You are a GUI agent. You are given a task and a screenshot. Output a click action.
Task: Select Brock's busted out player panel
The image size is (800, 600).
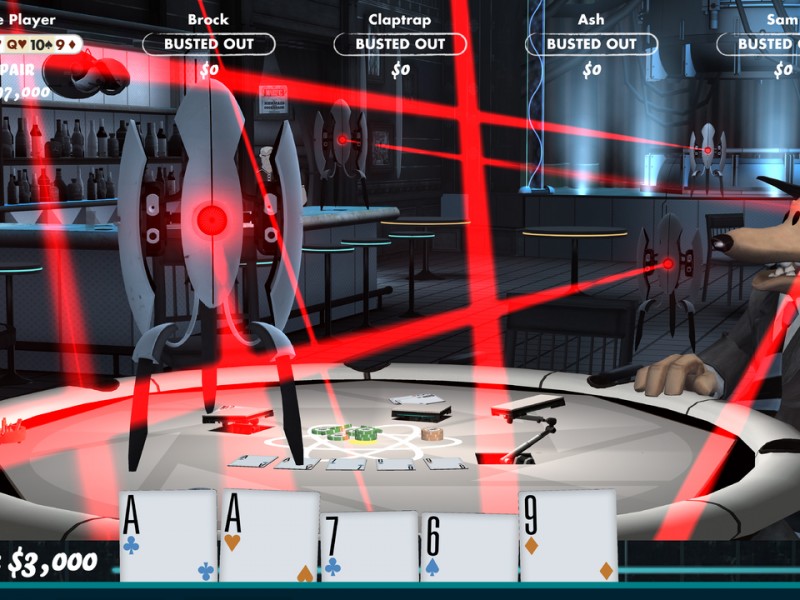208,44
